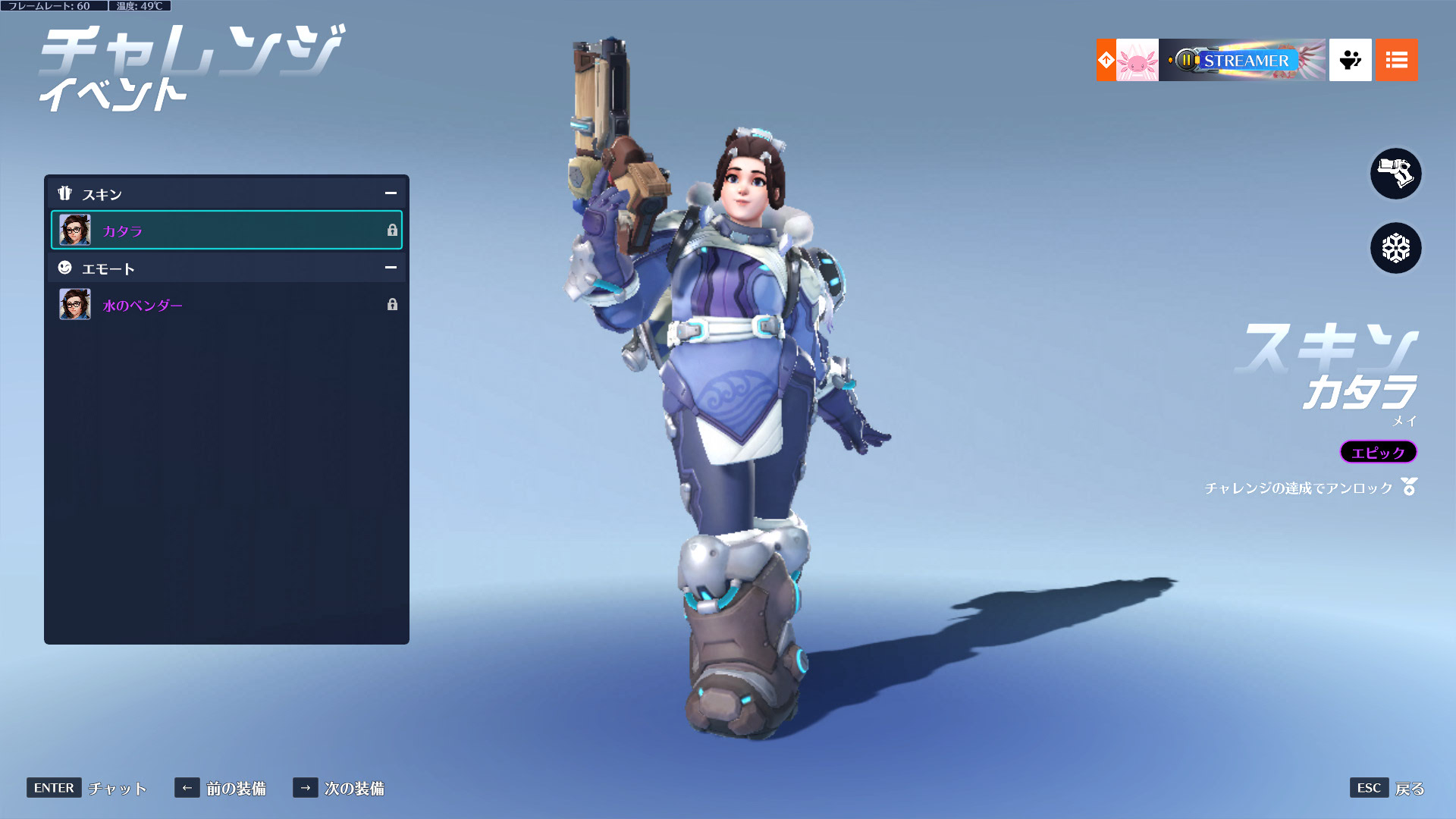The image size is (1456, 819).
Task: Show the 前の装備 previous item
Action: [x=220, y=788]
